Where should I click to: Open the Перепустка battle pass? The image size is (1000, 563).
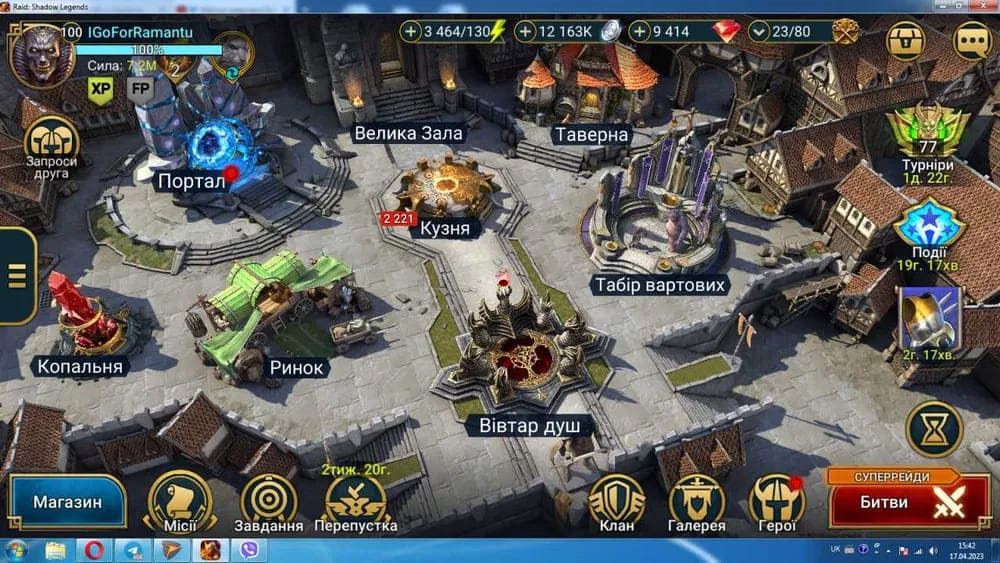[x=356, y=498]
